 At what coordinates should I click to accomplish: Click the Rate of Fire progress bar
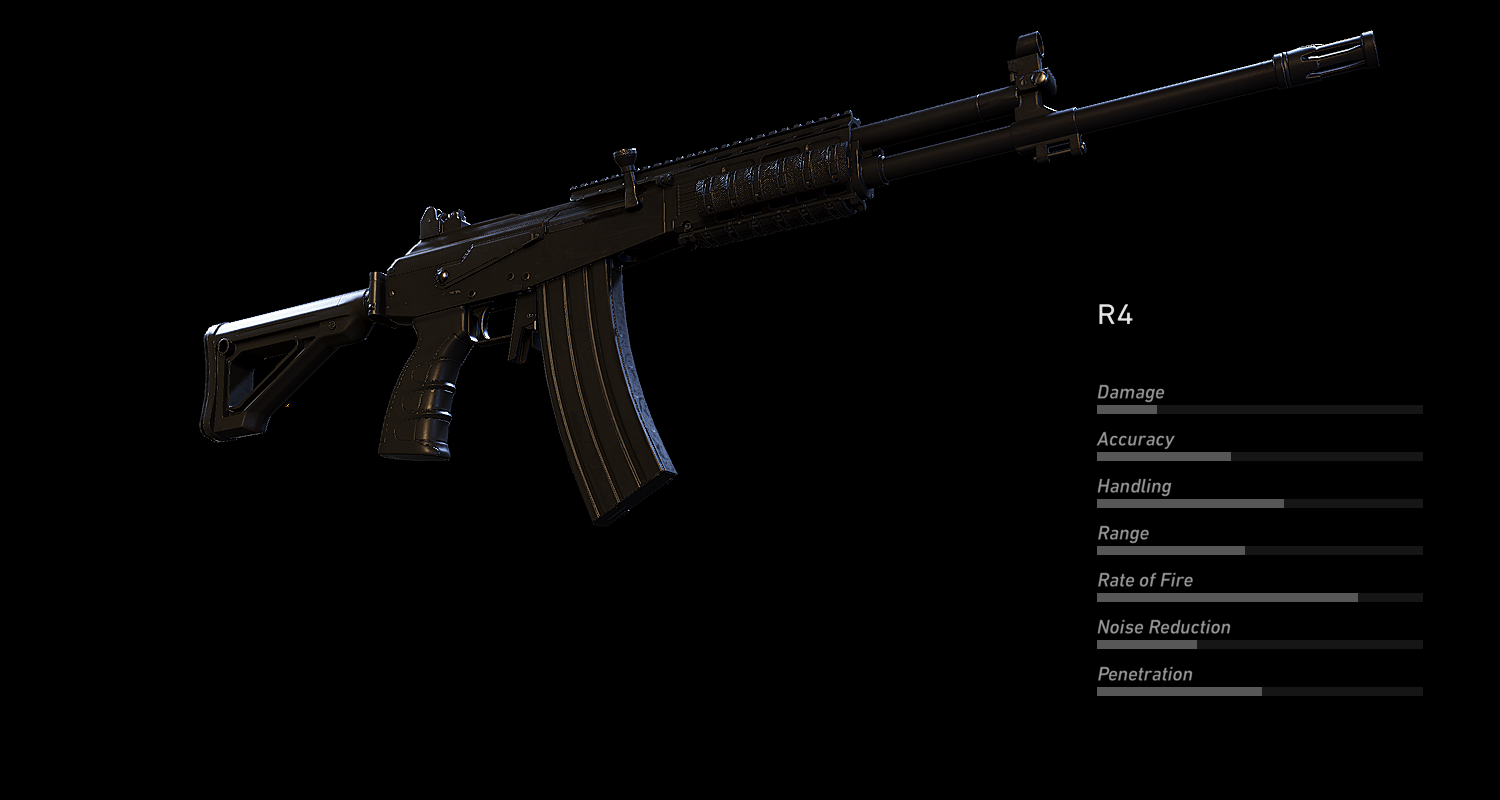pos(1260,597)
